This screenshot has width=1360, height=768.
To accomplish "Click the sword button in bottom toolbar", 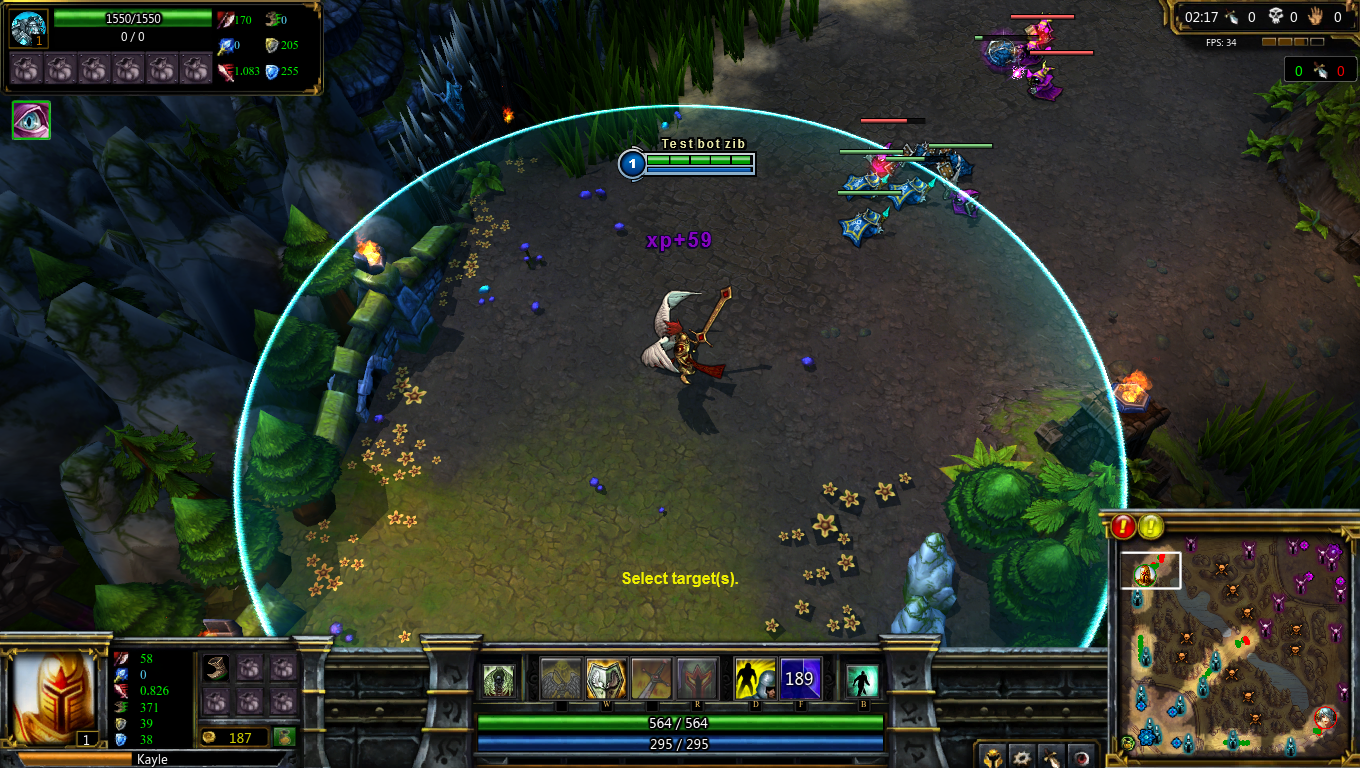I will [x=1051, y=757].
